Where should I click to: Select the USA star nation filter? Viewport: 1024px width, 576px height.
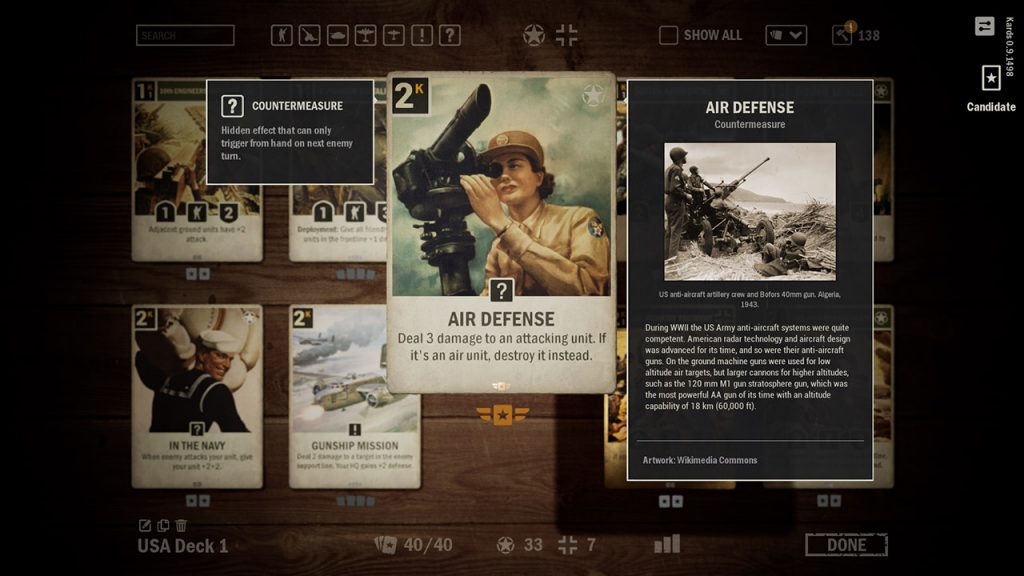(535, 36)
